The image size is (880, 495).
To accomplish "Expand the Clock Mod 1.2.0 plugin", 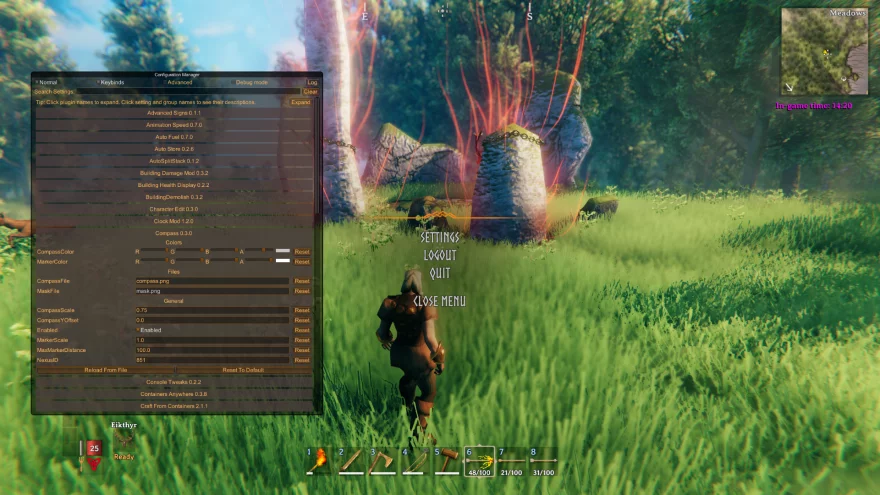I will [x=174, y=221].
